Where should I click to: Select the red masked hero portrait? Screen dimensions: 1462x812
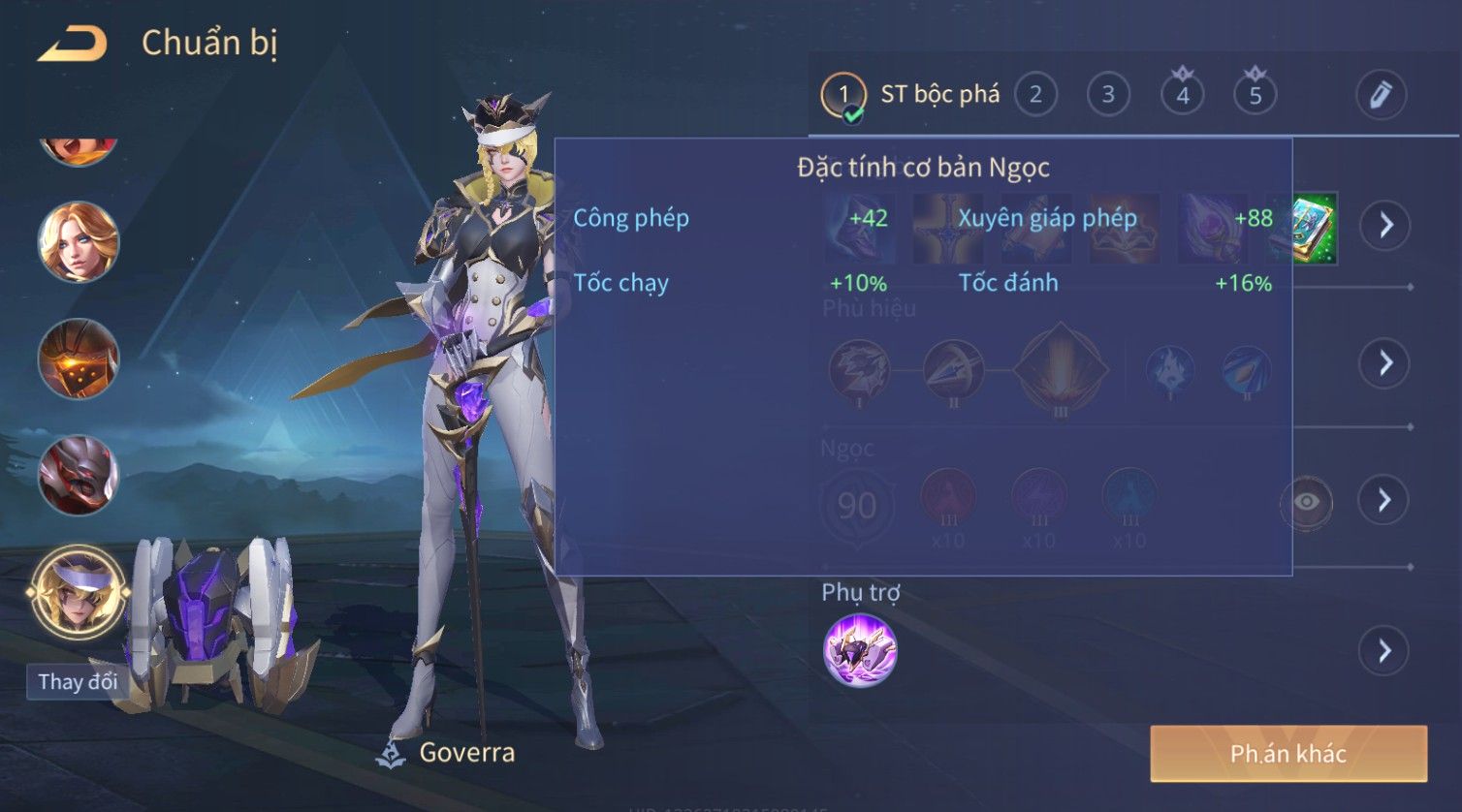tap(79, 475)
